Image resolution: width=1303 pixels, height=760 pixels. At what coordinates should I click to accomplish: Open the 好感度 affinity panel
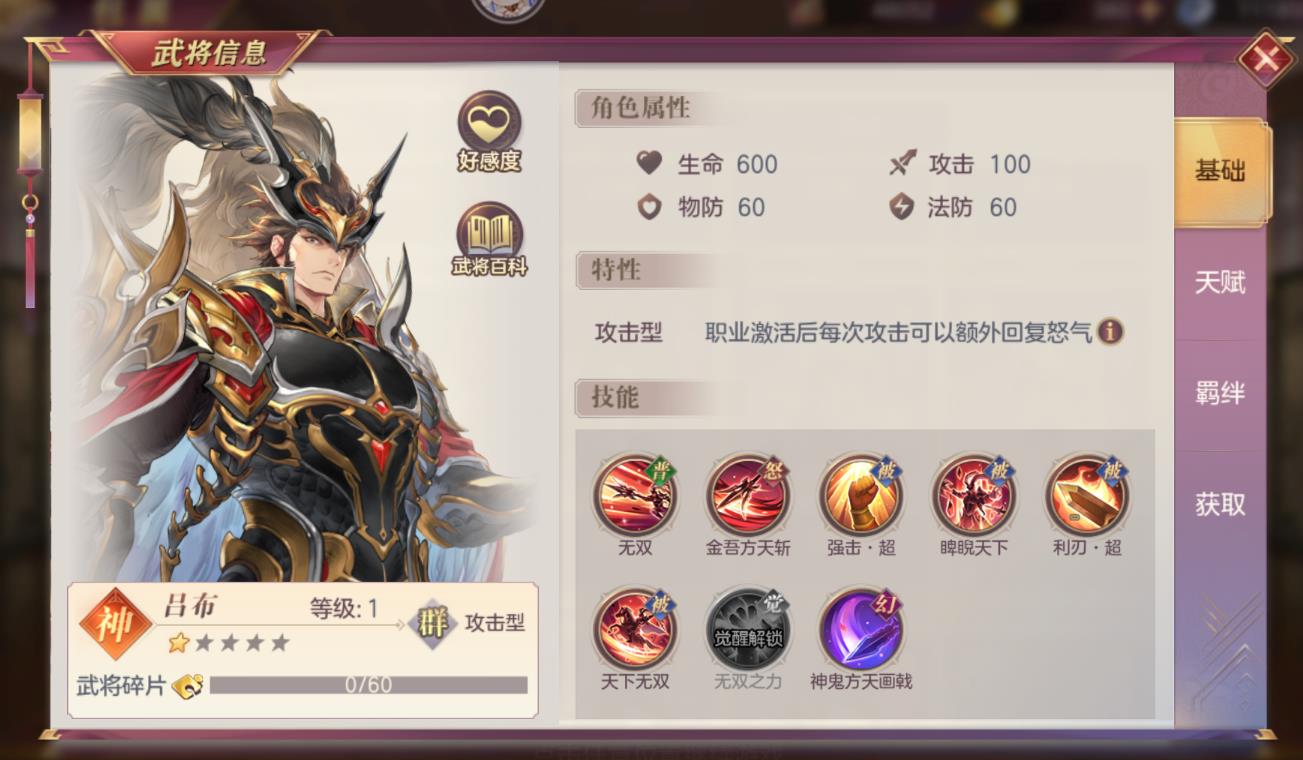pos(486,122)
